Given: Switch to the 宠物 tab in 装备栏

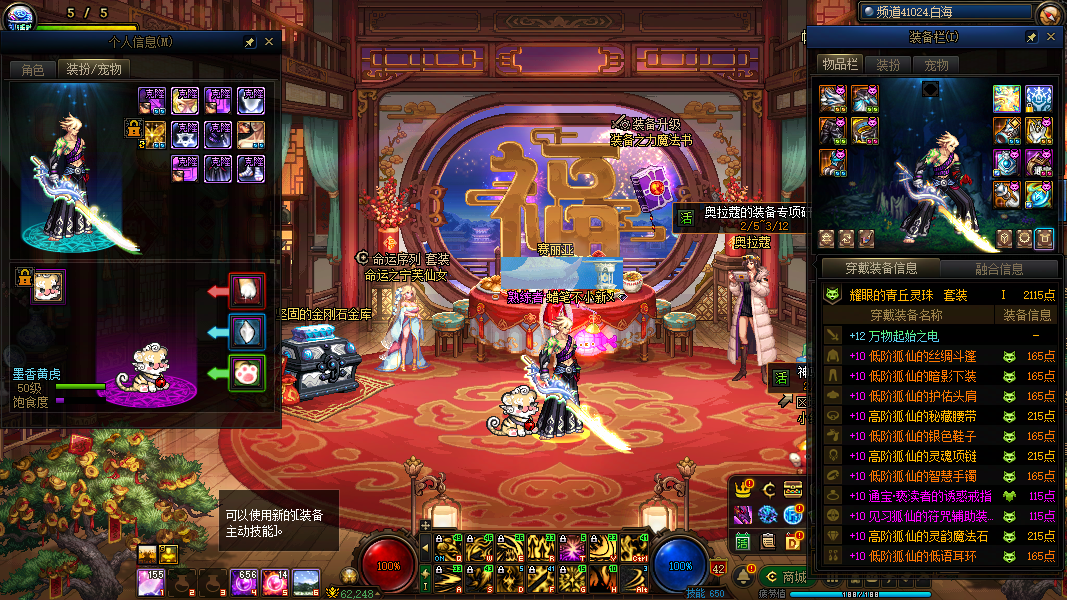Looking at the screenshot, I should 936,65.
